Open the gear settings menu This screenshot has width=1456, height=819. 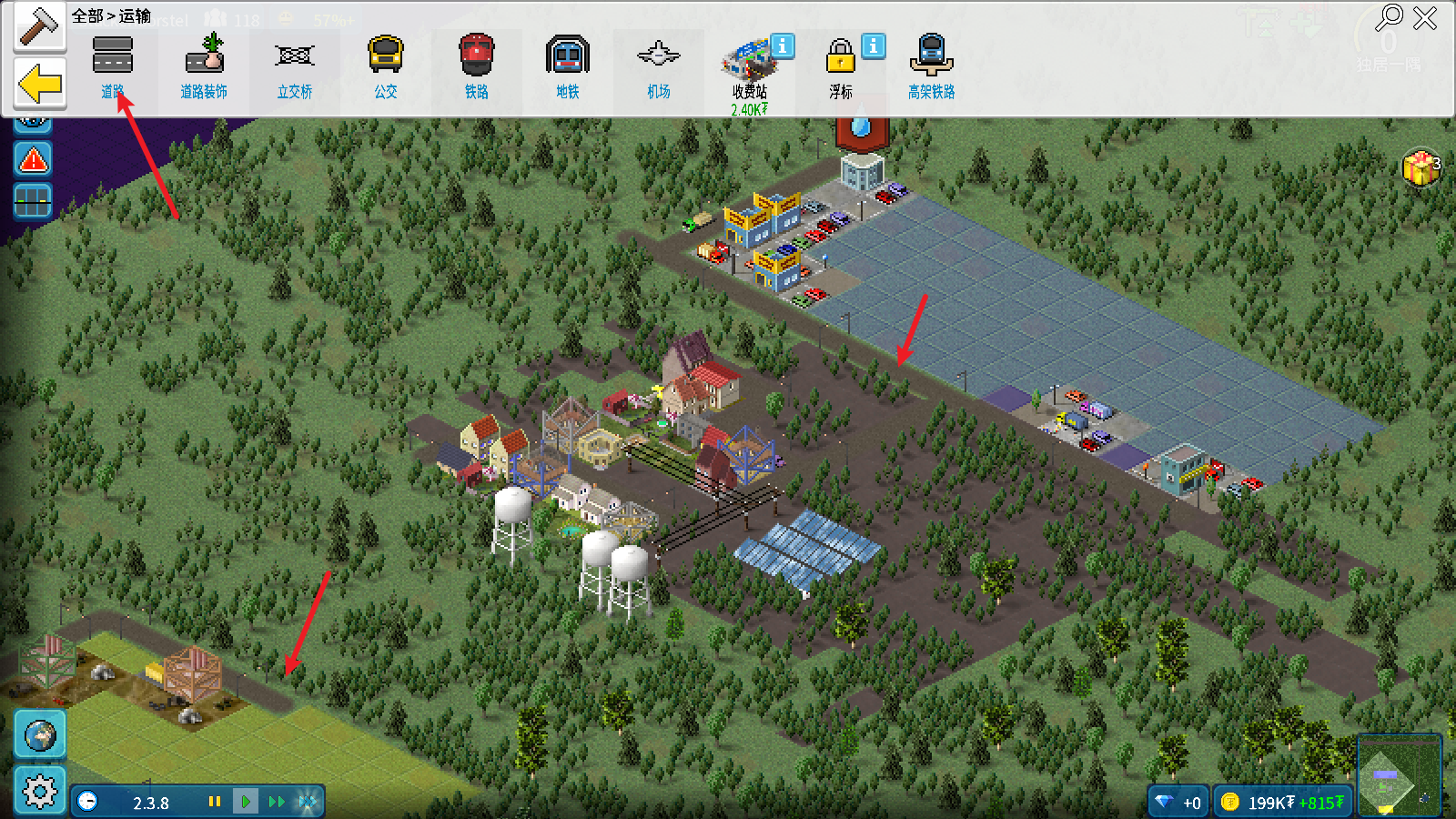40,790
